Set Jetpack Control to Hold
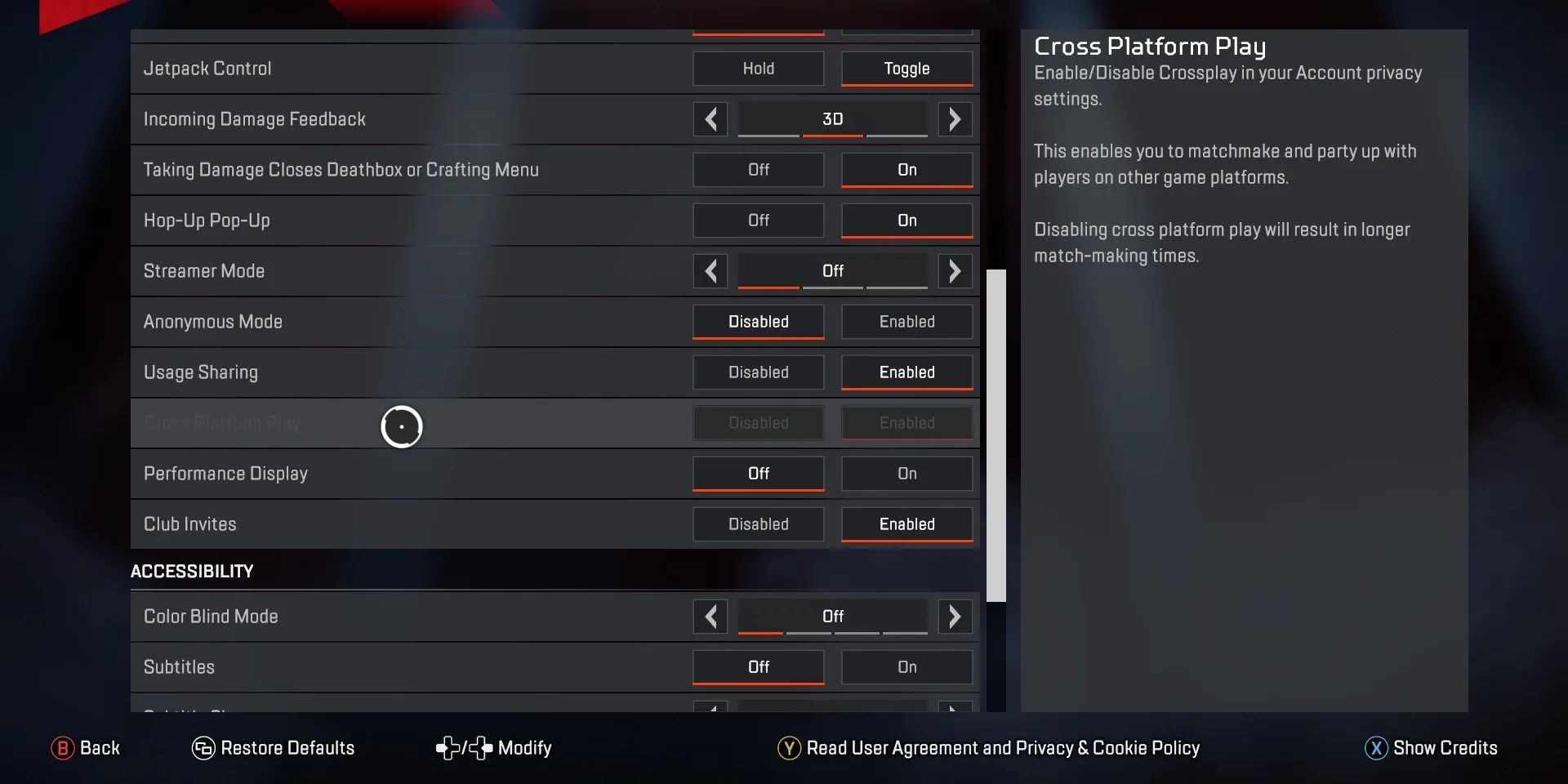The height and width of the screenshot is (784, 1568). (x=757, y=68)
